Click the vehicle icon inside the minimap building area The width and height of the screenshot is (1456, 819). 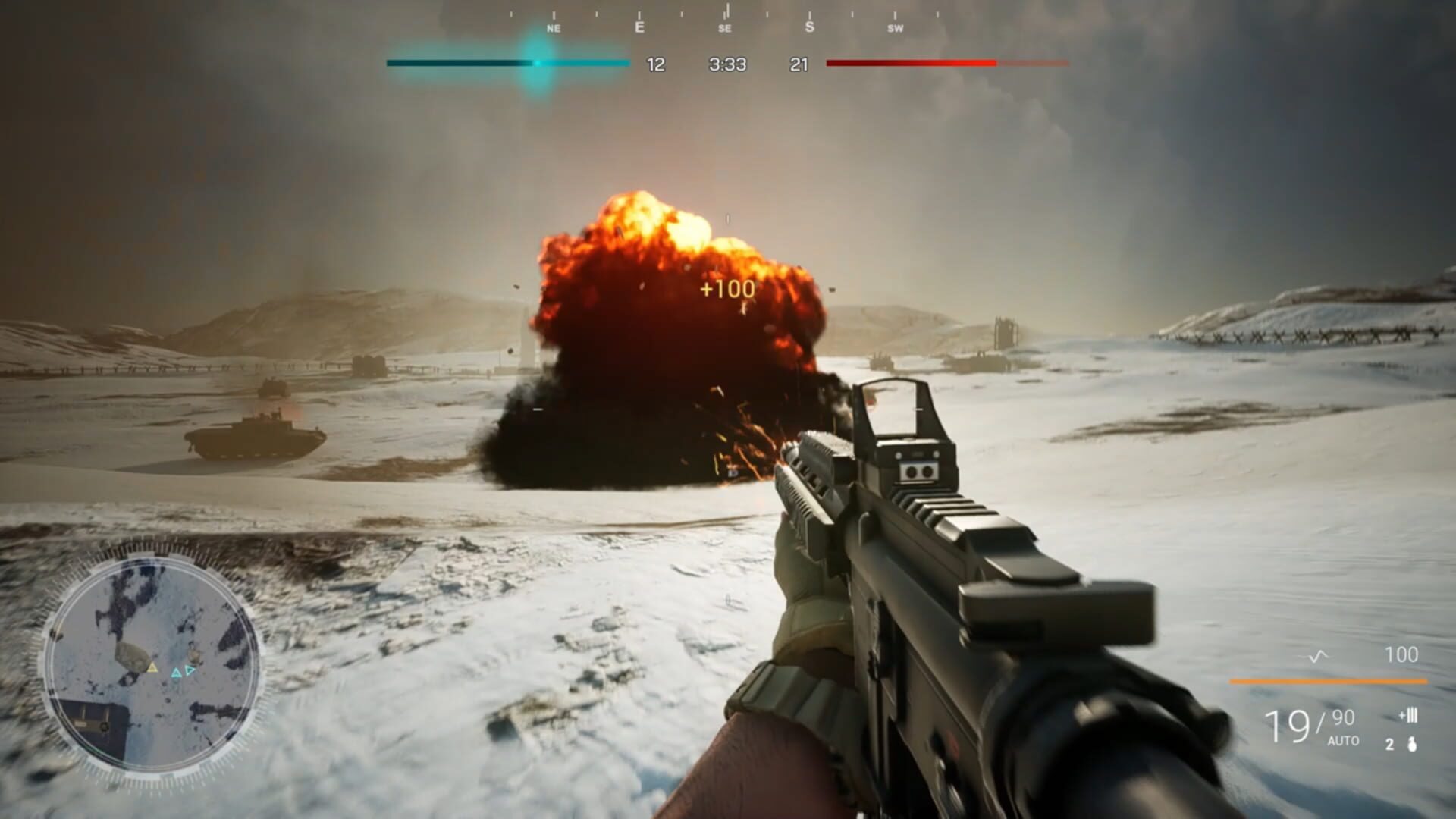point(104,726)
